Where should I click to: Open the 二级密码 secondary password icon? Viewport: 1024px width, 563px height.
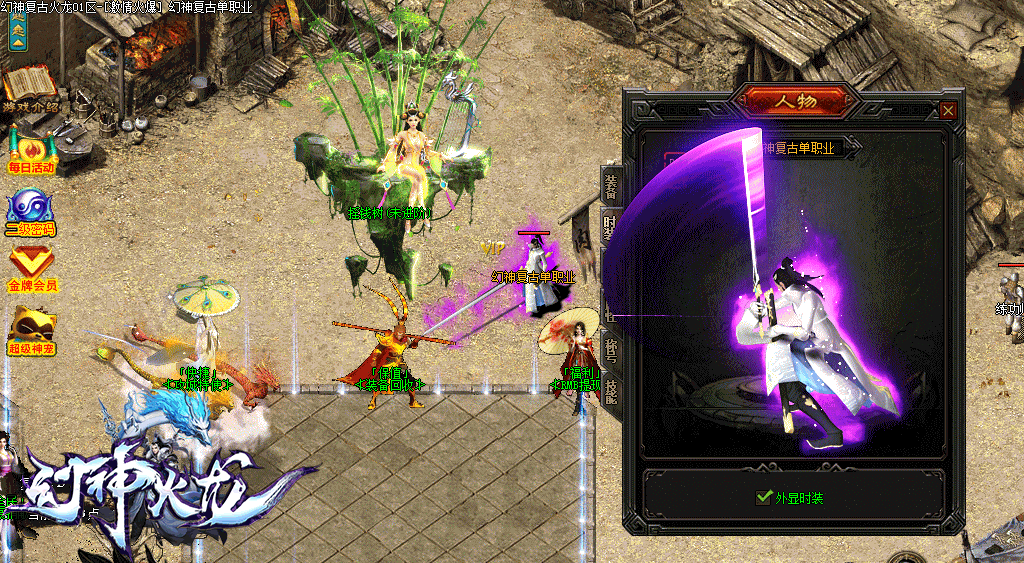click(x=30, y=212)
